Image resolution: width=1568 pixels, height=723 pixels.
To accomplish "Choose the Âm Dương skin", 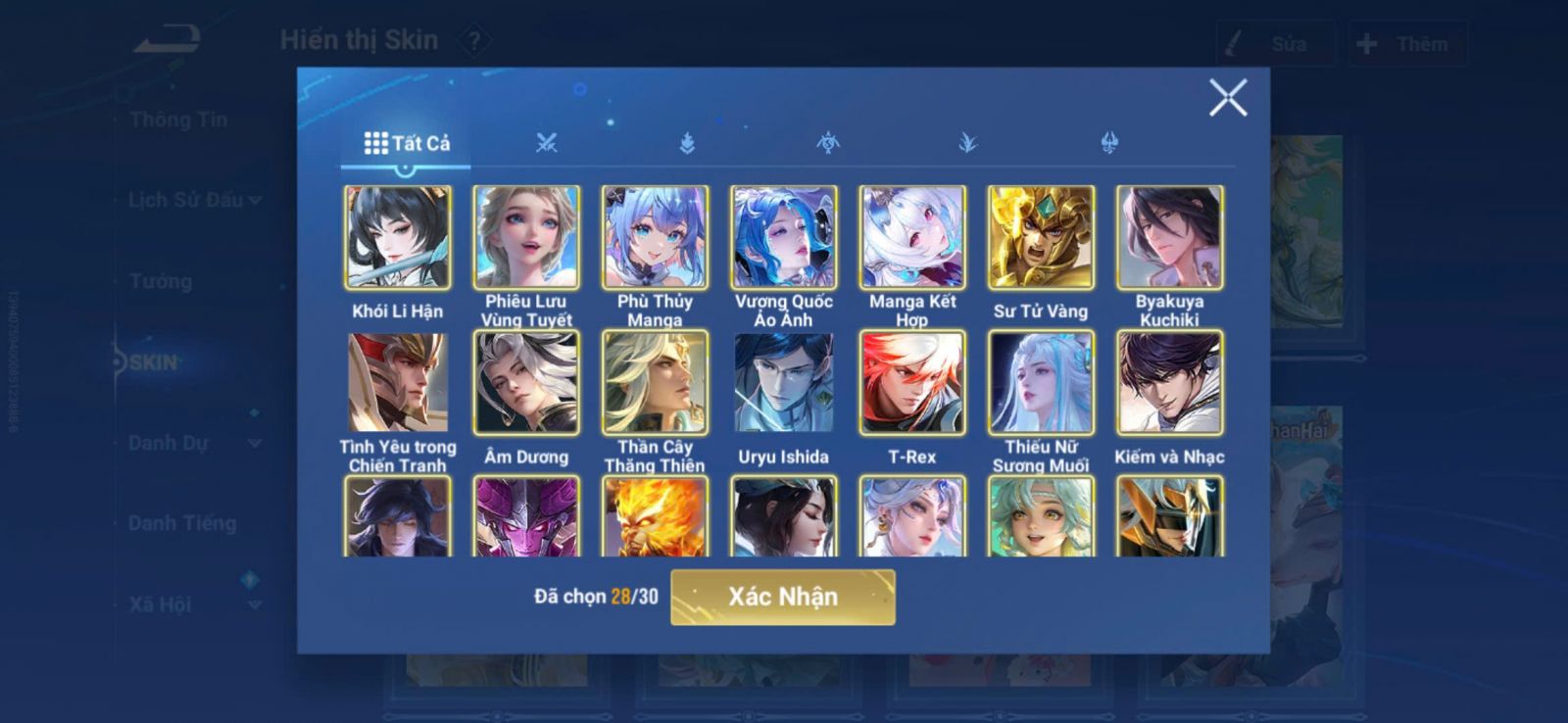I will click(526, 383).
